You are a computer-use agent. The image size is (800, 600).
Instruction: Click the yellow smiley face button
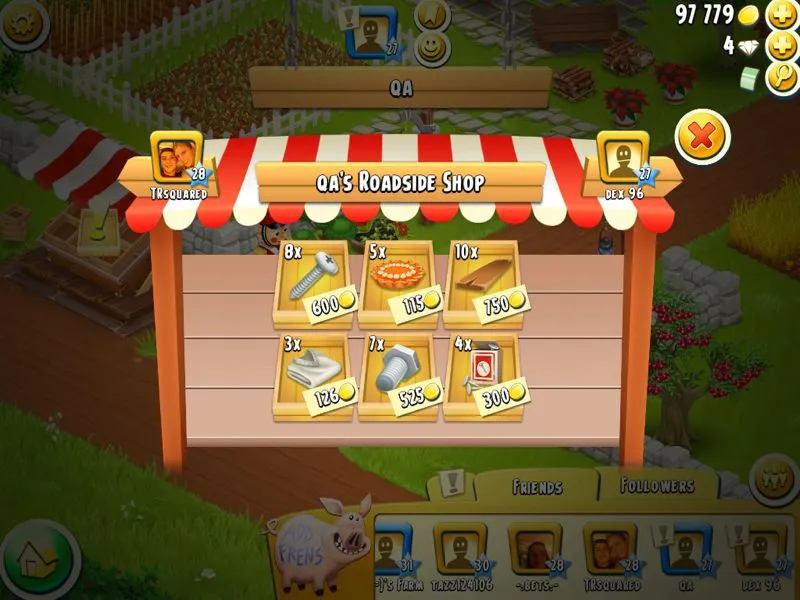click(x=432, y=46)
